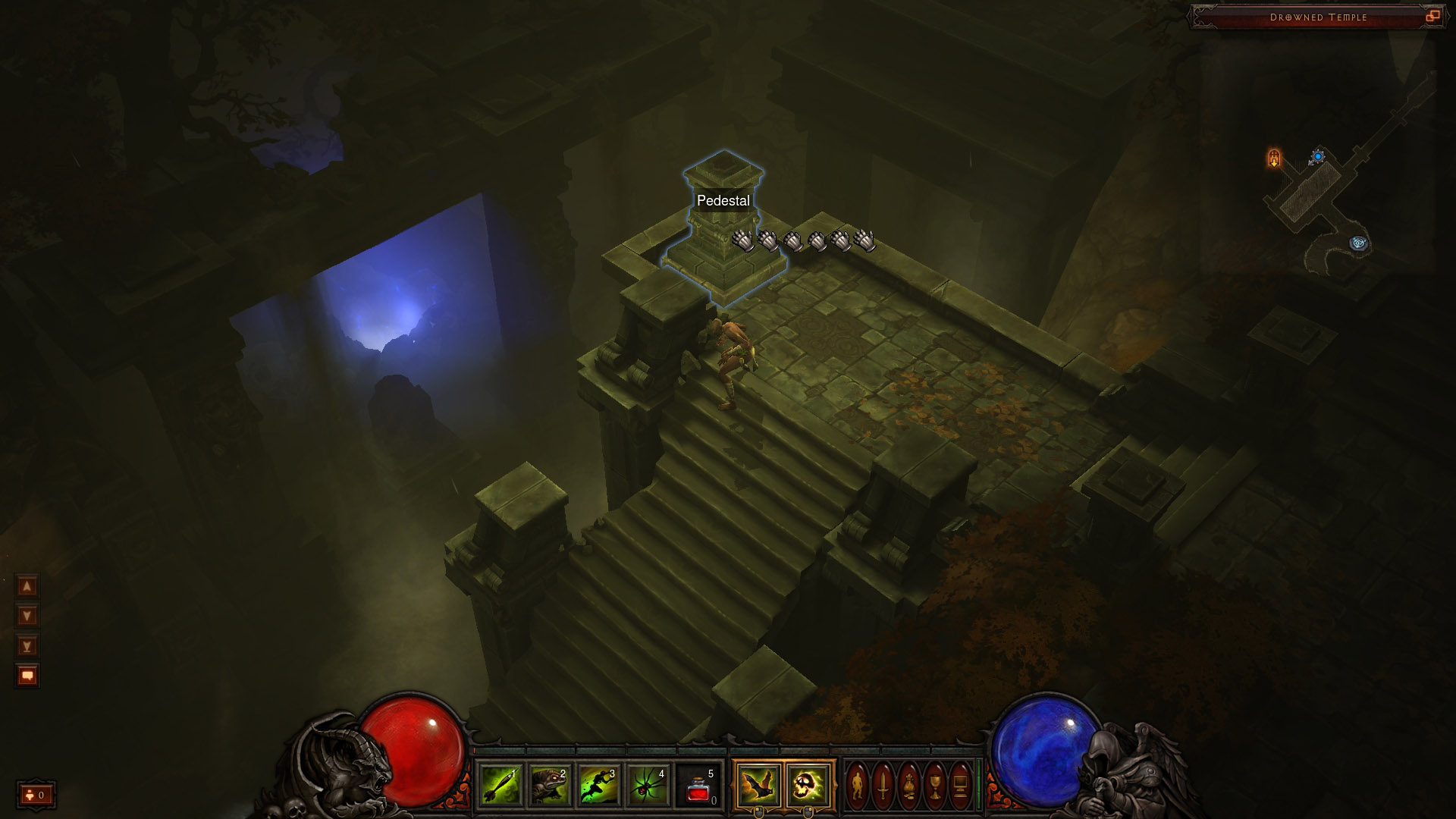Screen dimensions: 1456x819
Task: Open the friends list counter button
Action: (x=36, y=795)
